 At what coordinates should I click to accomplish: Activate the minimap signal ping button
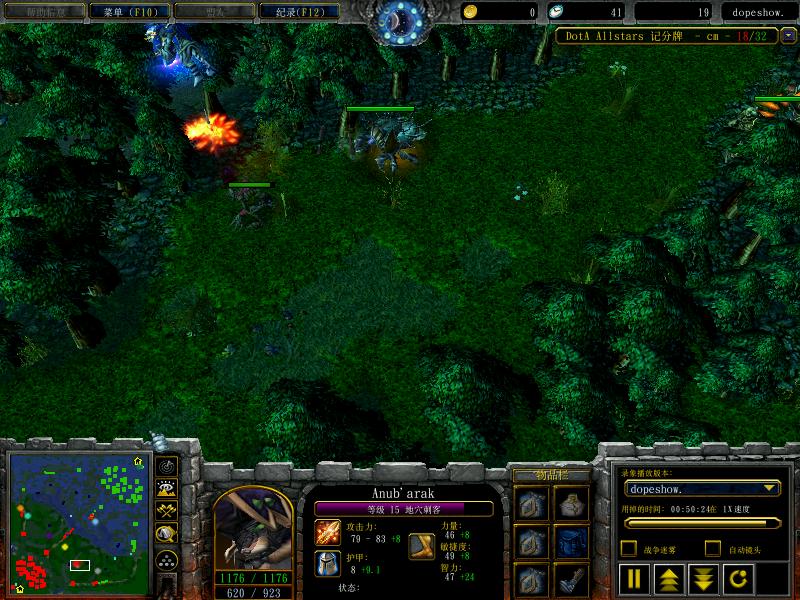pyautogui.click(x=167, y=466)
